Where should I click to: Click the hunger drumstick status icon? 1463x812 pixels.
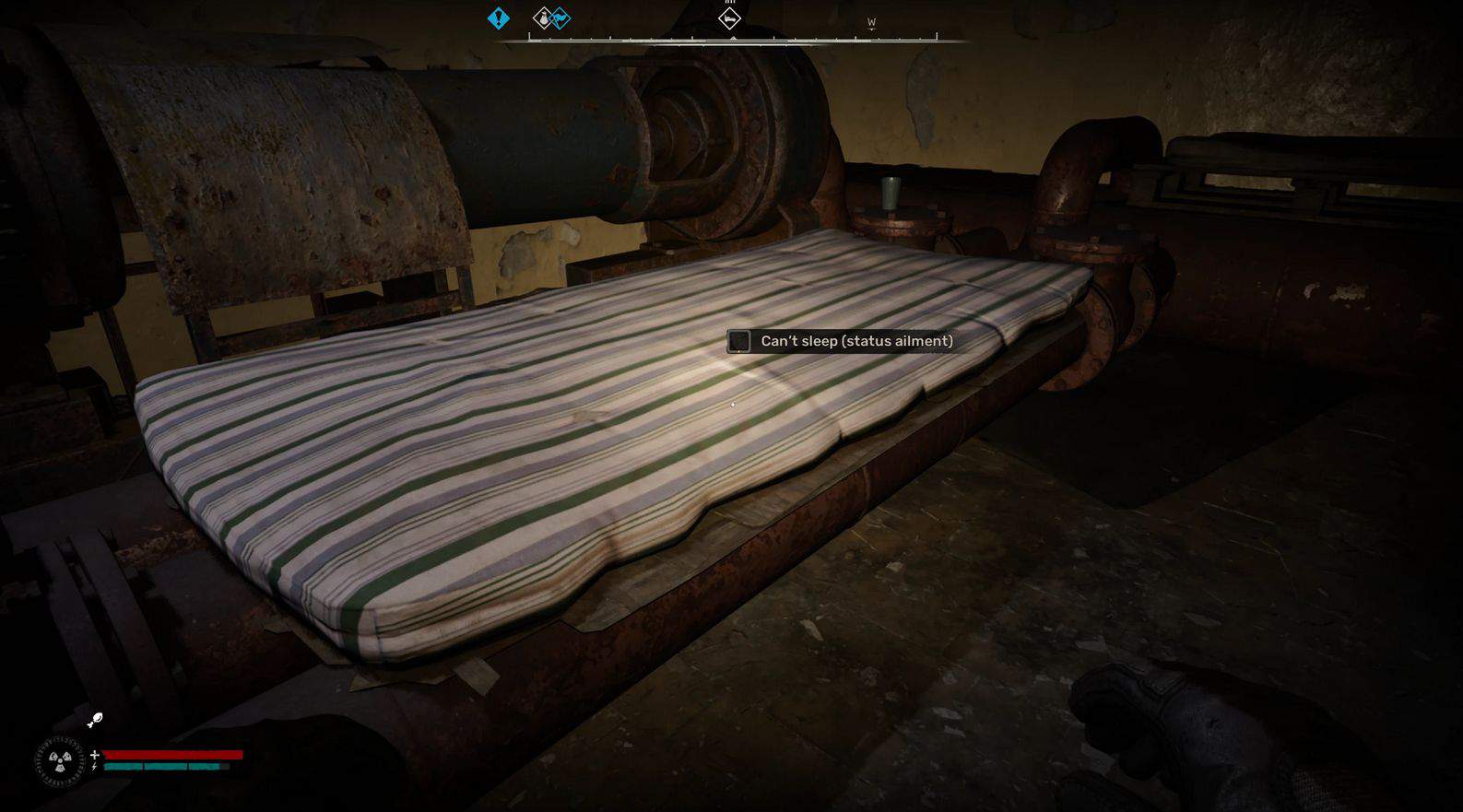[x=95, y=720]
